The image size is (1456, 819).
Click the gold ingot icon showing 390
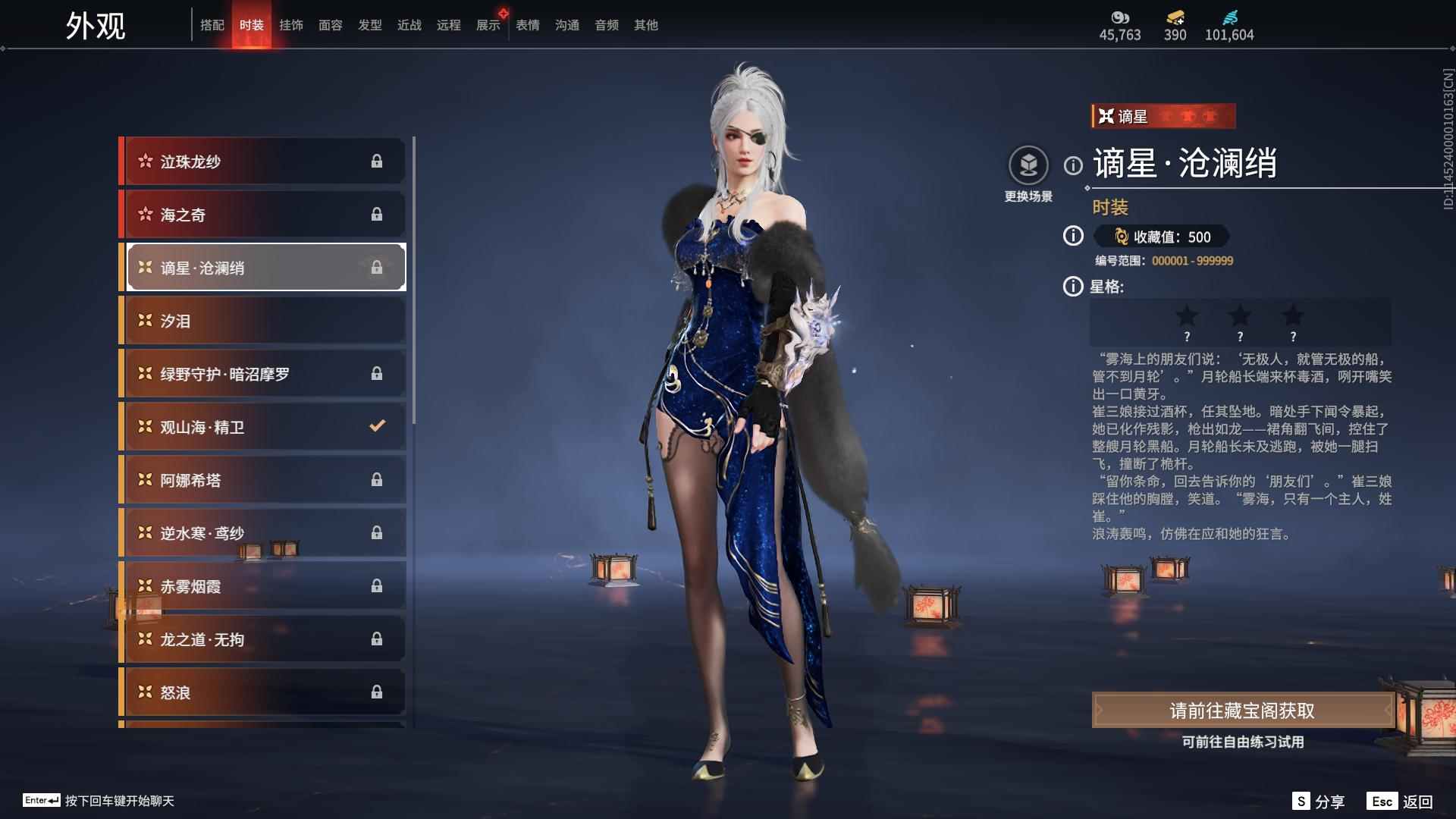[x=1173, y=17]
